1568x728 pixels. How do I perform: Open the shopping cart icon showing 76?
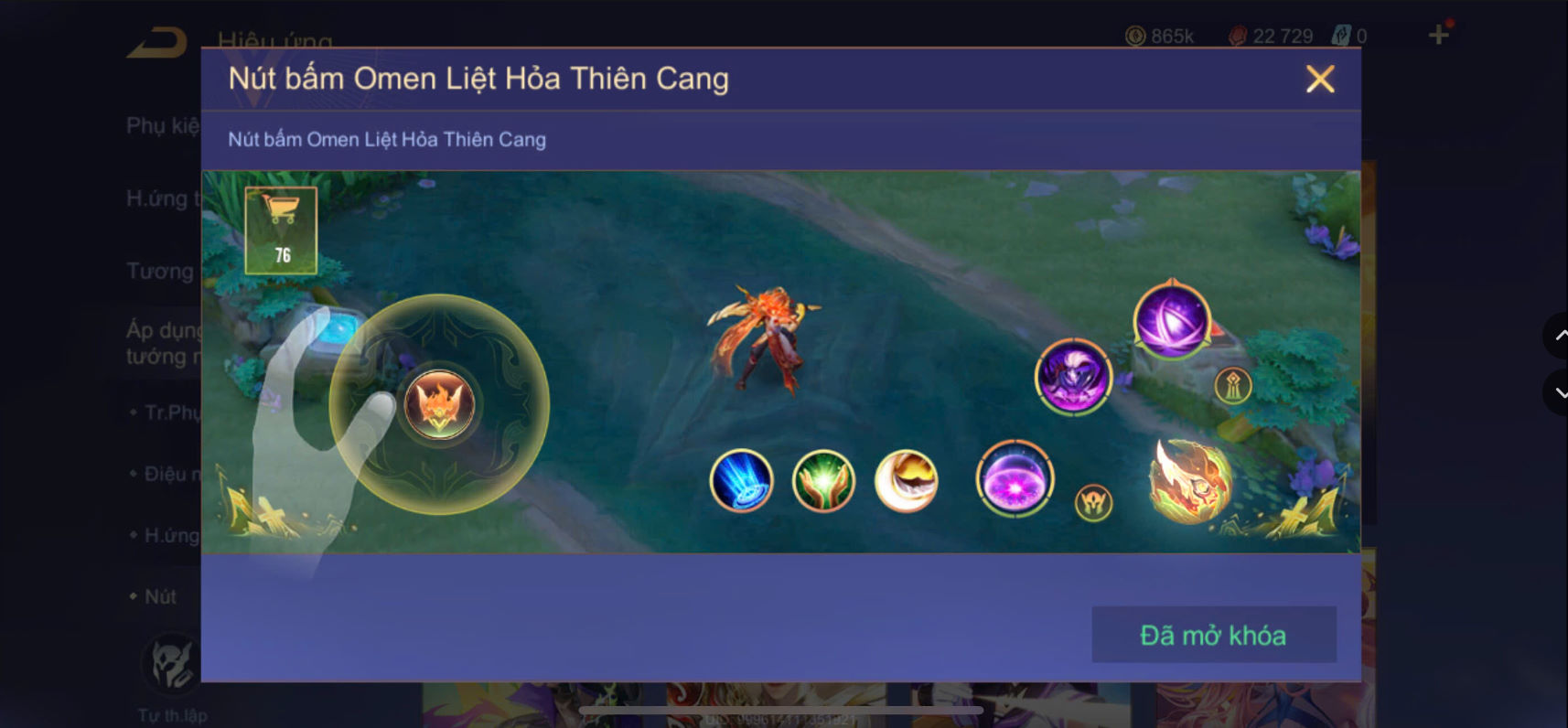(x=280, y=229)
